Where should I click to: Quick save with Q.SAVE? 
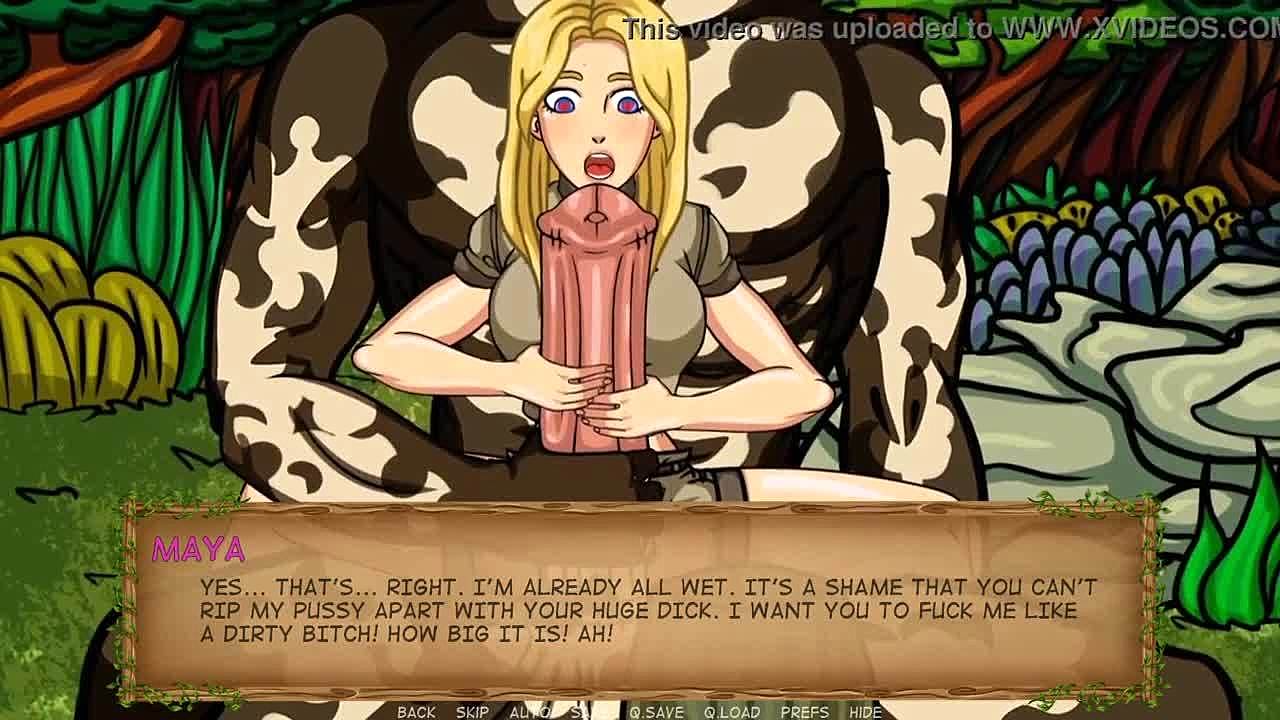pyautogui.click(x=656, y=712)
